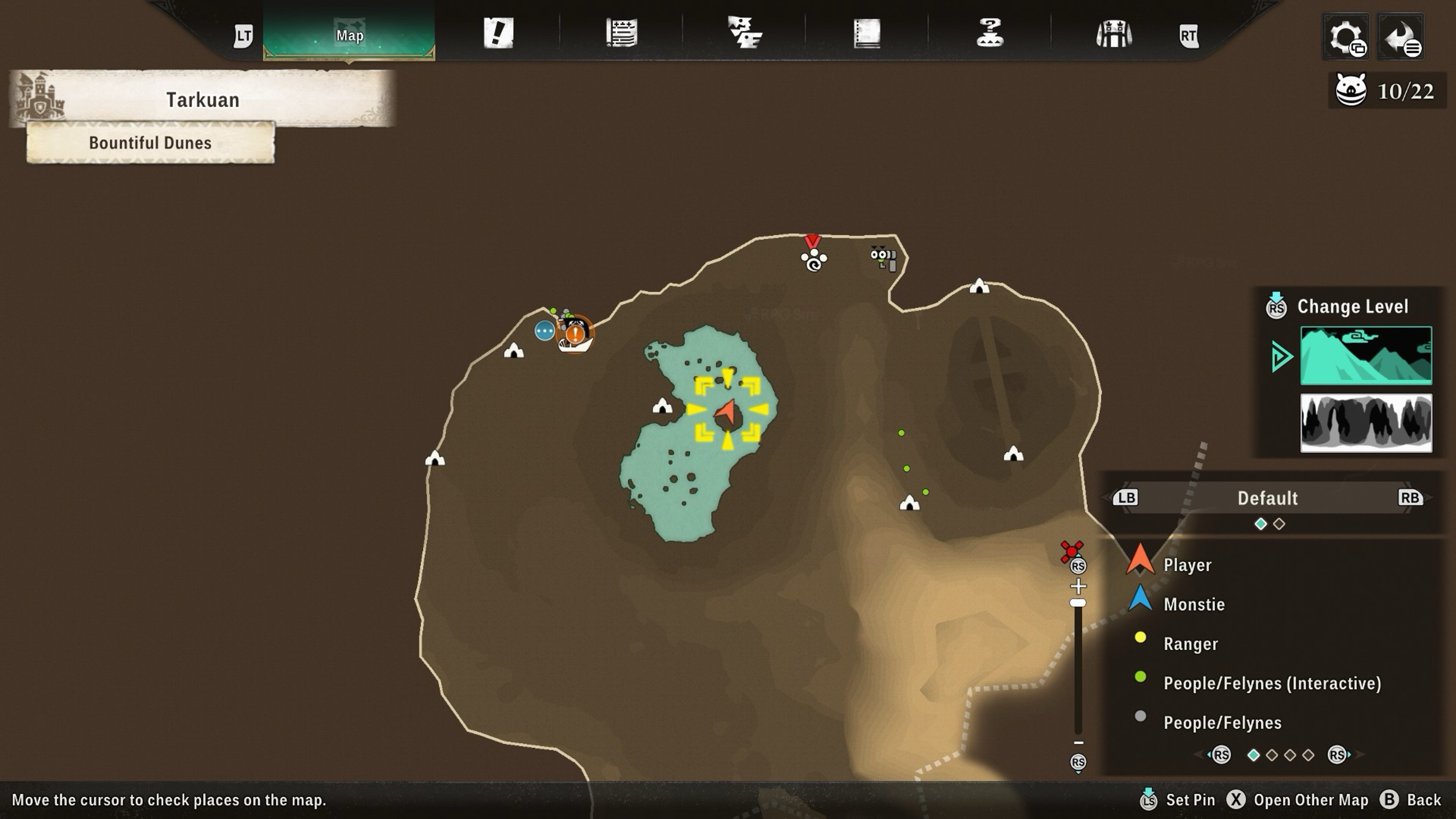Select the binoculars lookout map marker
Viewport: 1456px width, 819px height.
coord(884,258)
